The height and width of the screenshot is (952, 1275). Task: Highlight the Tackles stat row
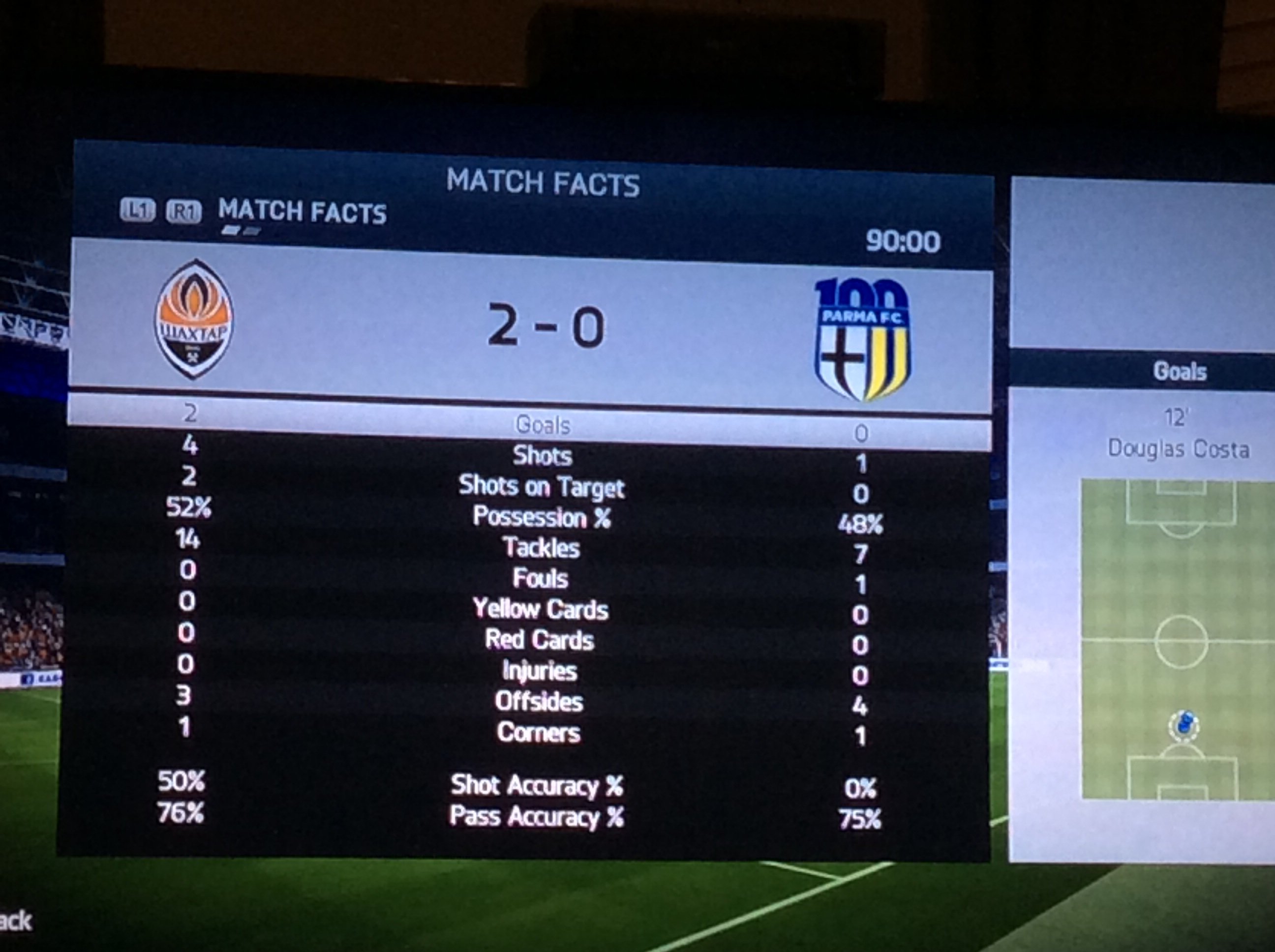[541, 547]
